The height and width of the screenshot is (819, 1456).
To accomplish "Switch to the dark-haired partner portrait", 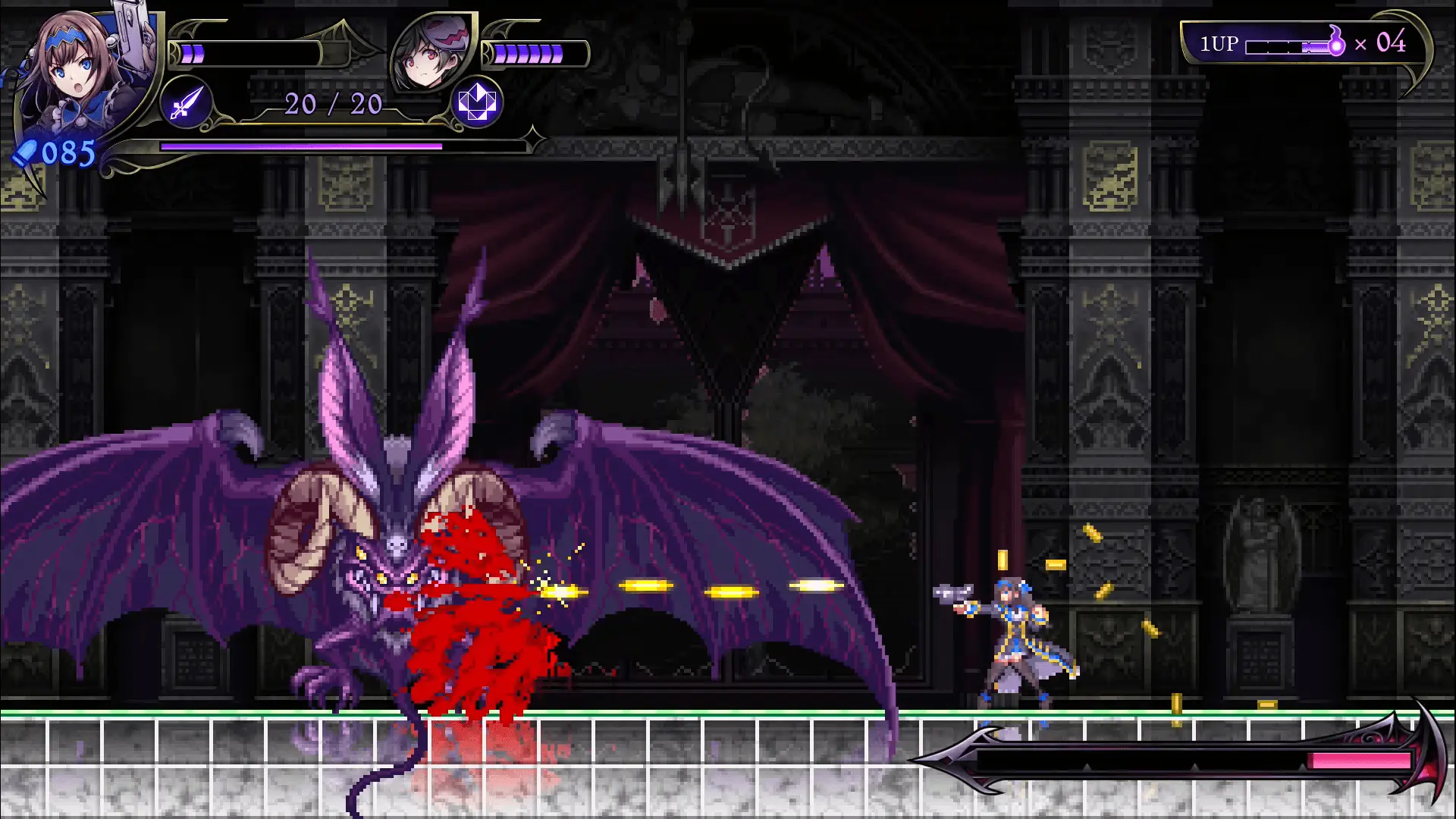I will pos(431,53).
